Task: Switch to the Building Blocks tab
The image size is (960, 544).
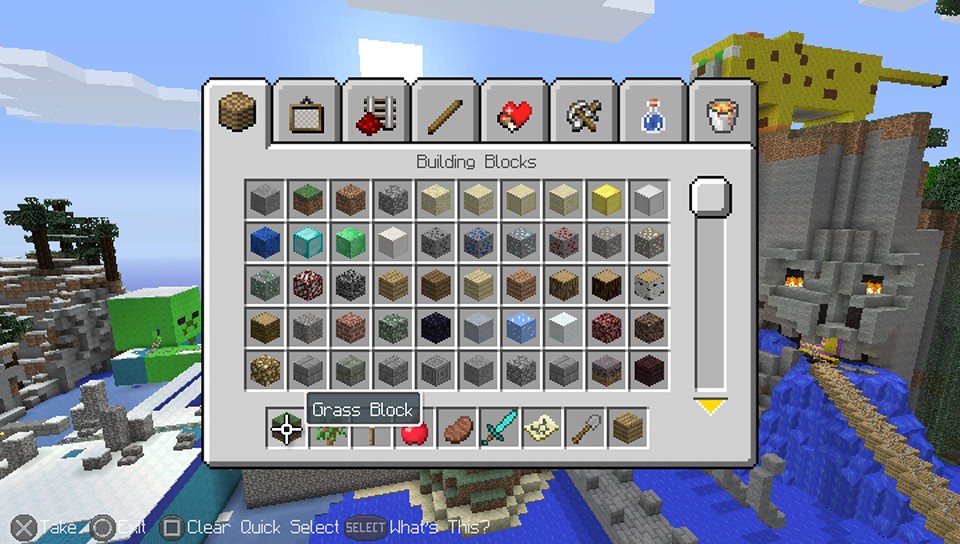Action: [237, 114]
